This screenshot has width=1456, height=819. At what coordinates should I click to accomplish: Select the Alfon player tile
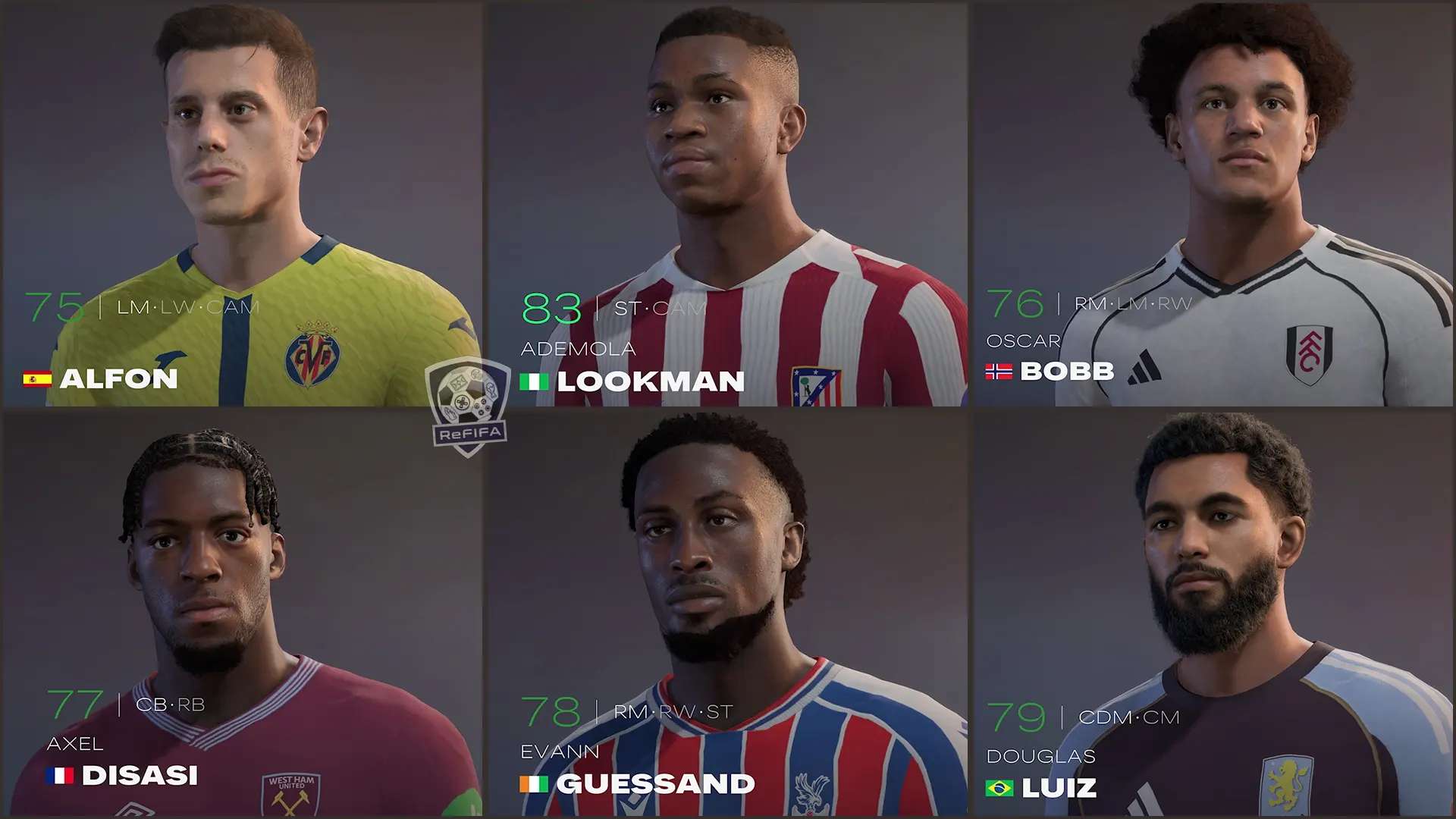pyautogui.click(x=241, y=205)
